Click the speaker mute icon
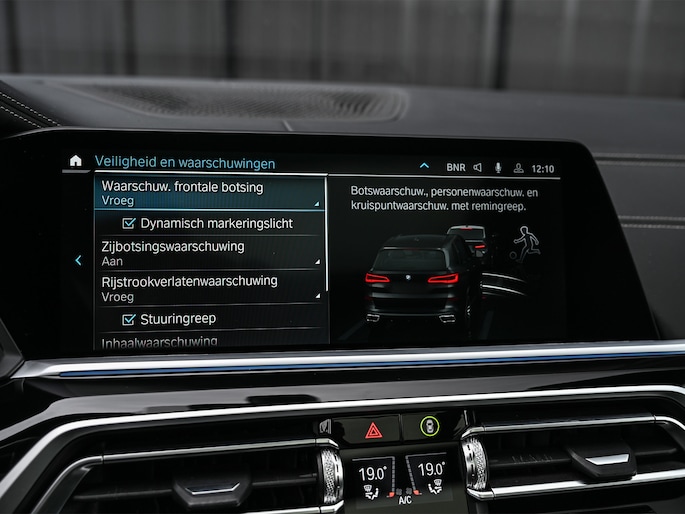The height and width of the screenshot is (514, 685). point(478,168)
